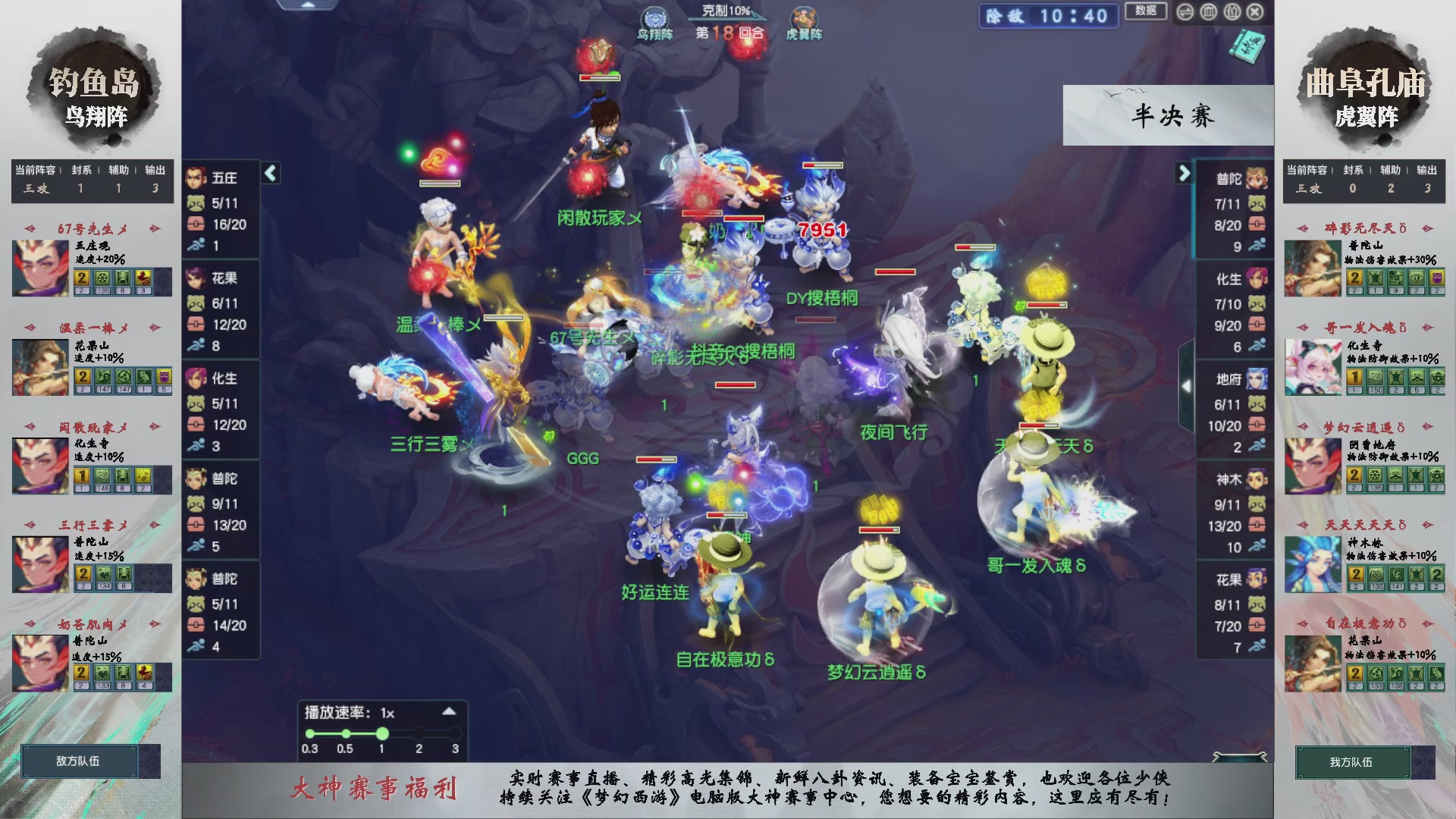
Task: Expand the playback speed panel via the up triangle
Action: pos(449,712)
